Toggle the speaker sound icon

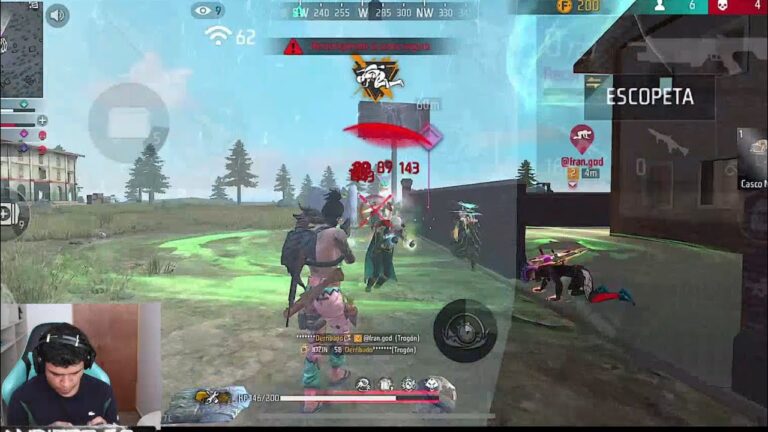[x=58, y=15]
